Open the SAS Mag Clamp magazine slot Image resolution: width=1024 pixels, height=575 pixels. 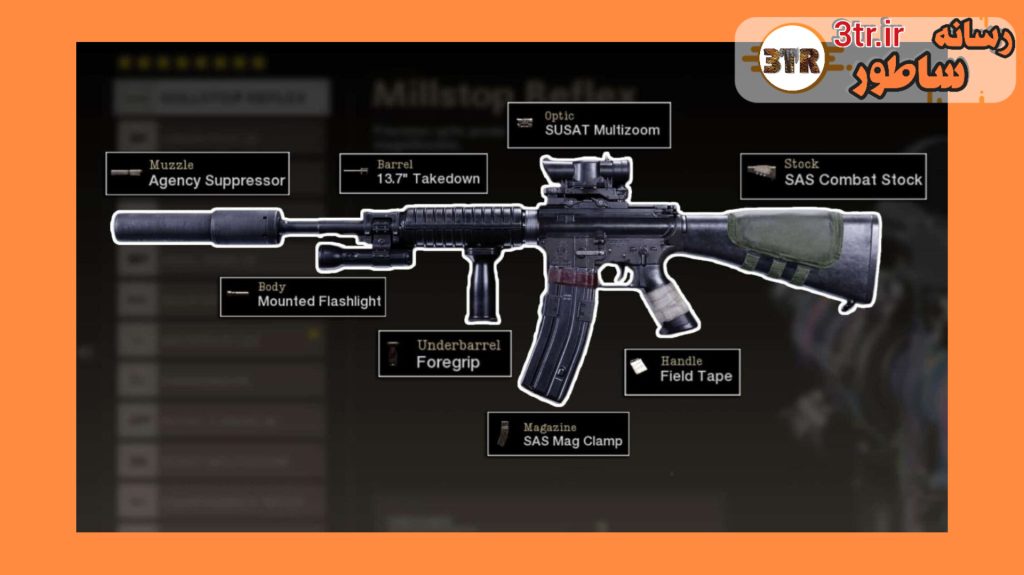coord(558,434)
